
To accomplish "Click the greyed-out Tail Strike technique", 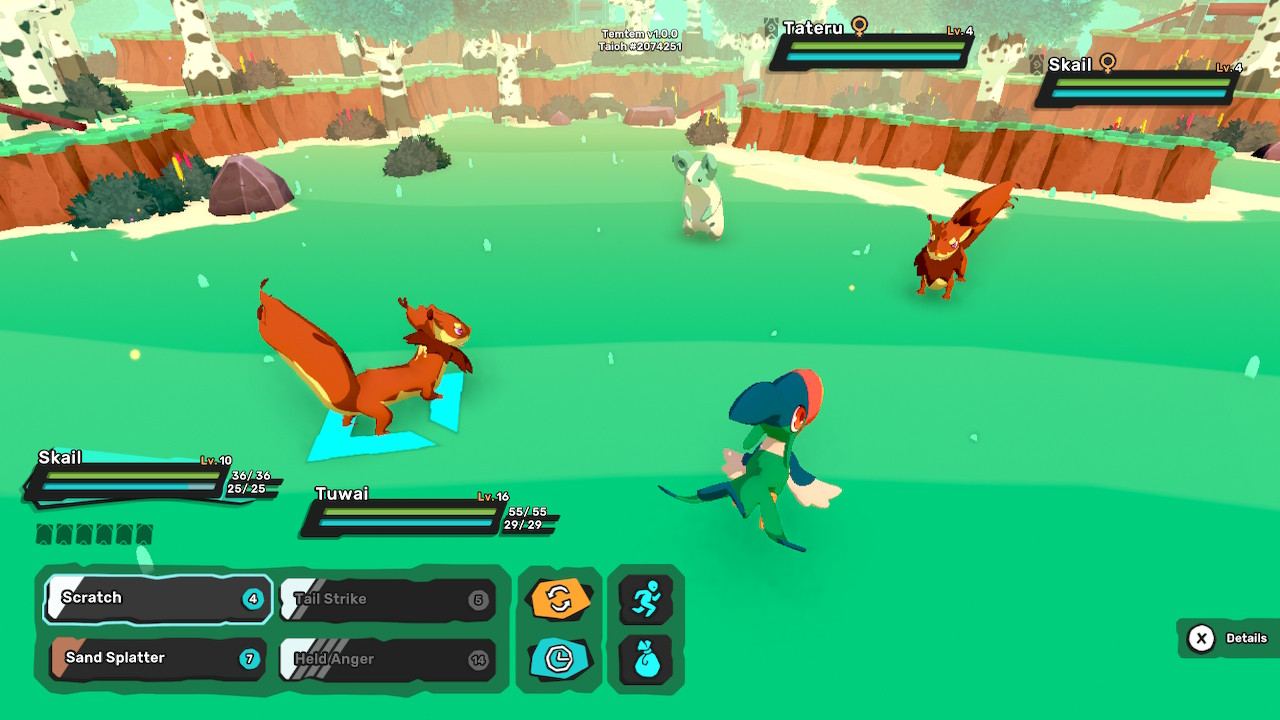I will tap(380, 598).
